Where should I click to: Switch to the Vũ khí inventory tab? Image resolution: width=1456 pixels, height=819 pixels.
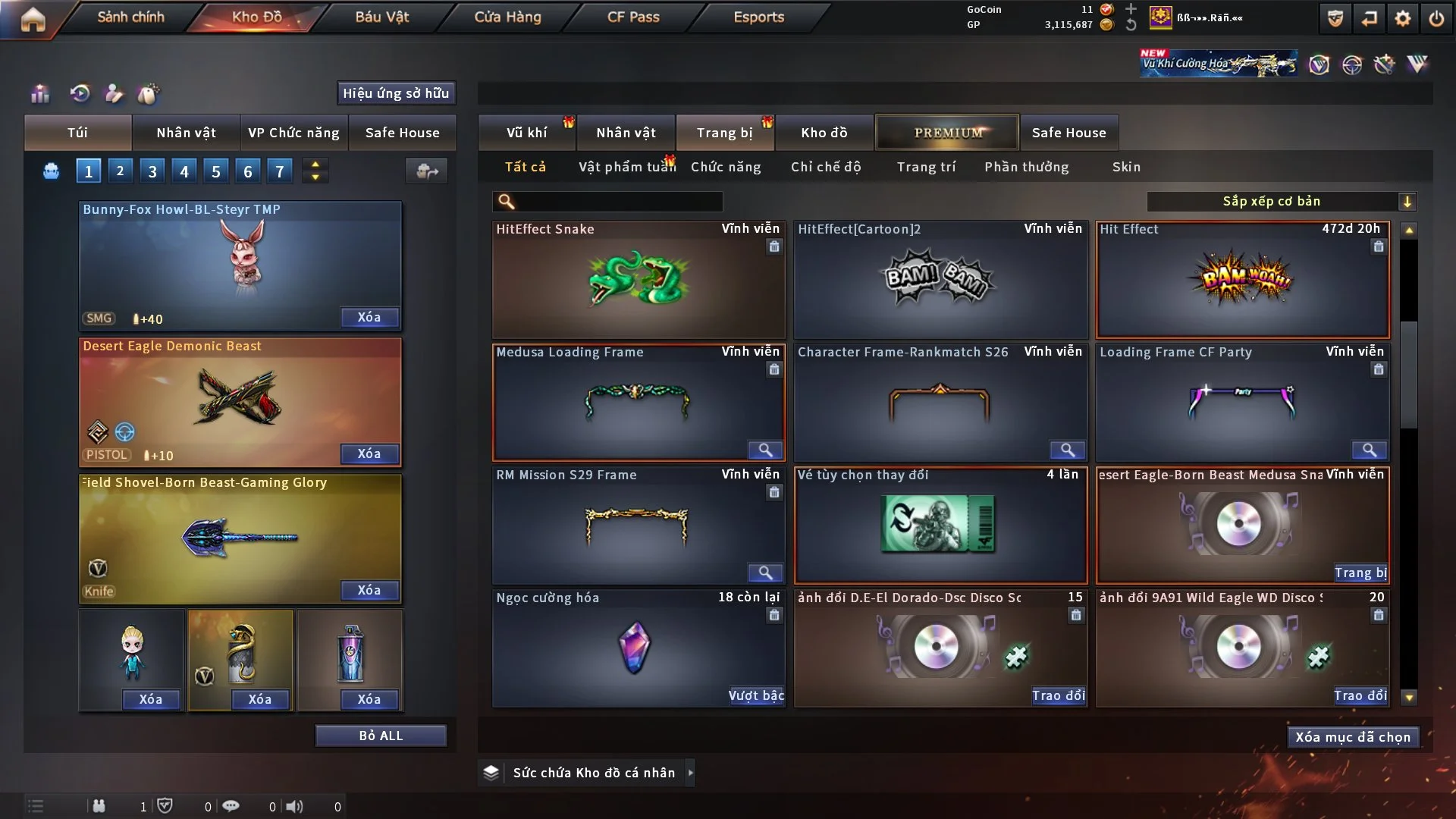click(526, 133)
